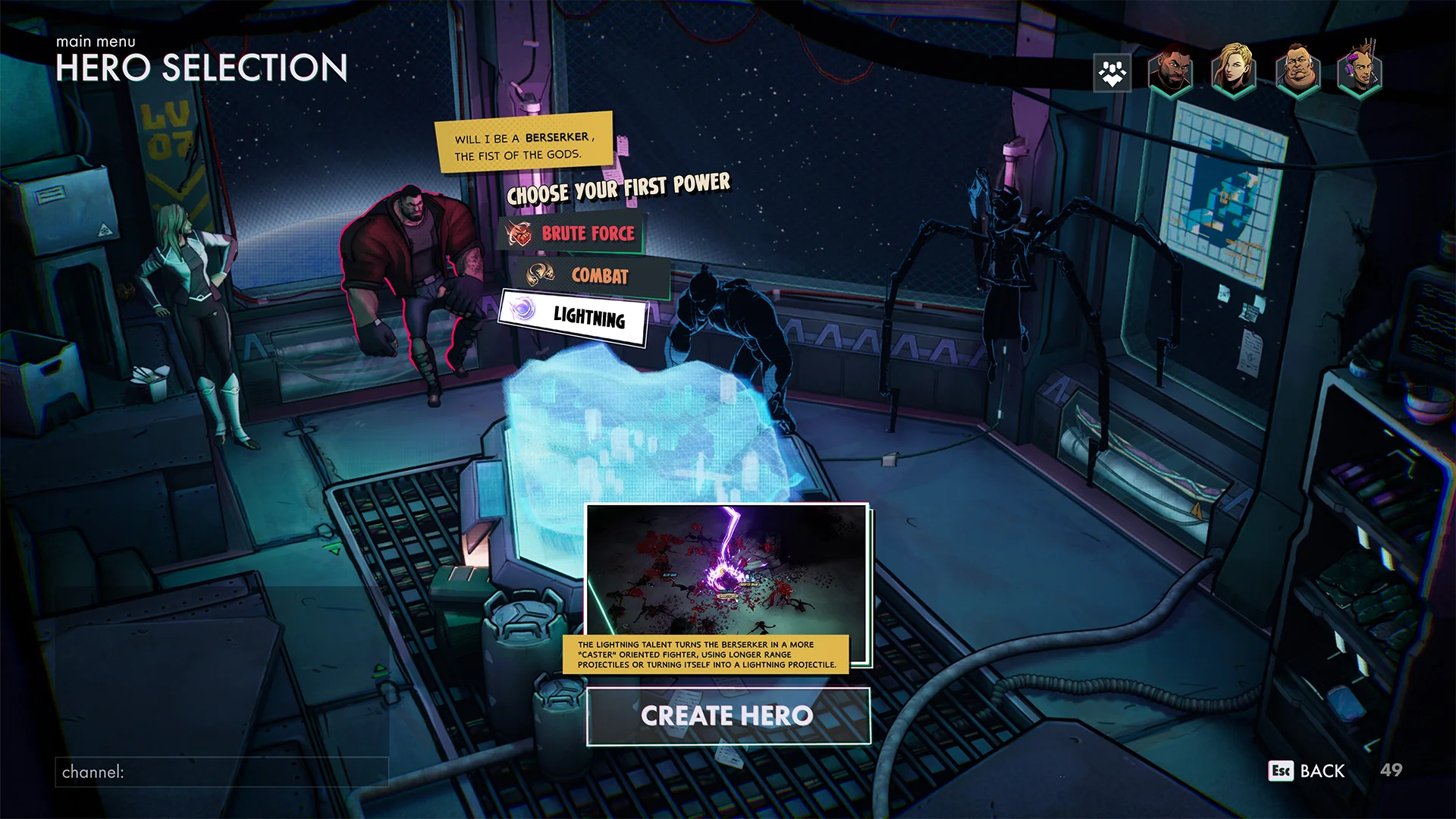Select the blonde woman hero portrait
Screen dimensions: 1456x819
click(x=1234, y=72)
